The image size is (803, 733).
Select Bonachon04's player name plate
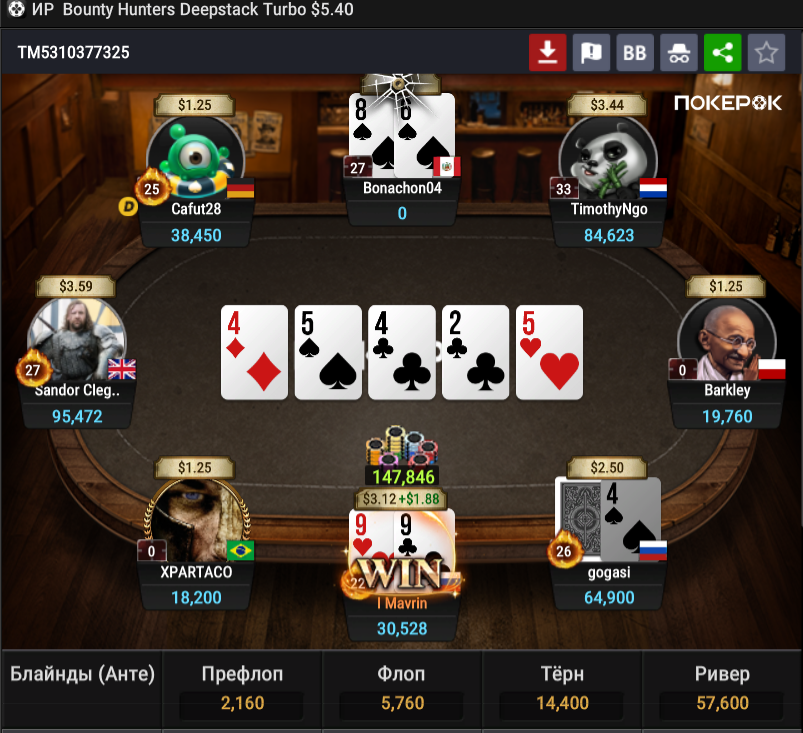point(402,188)
